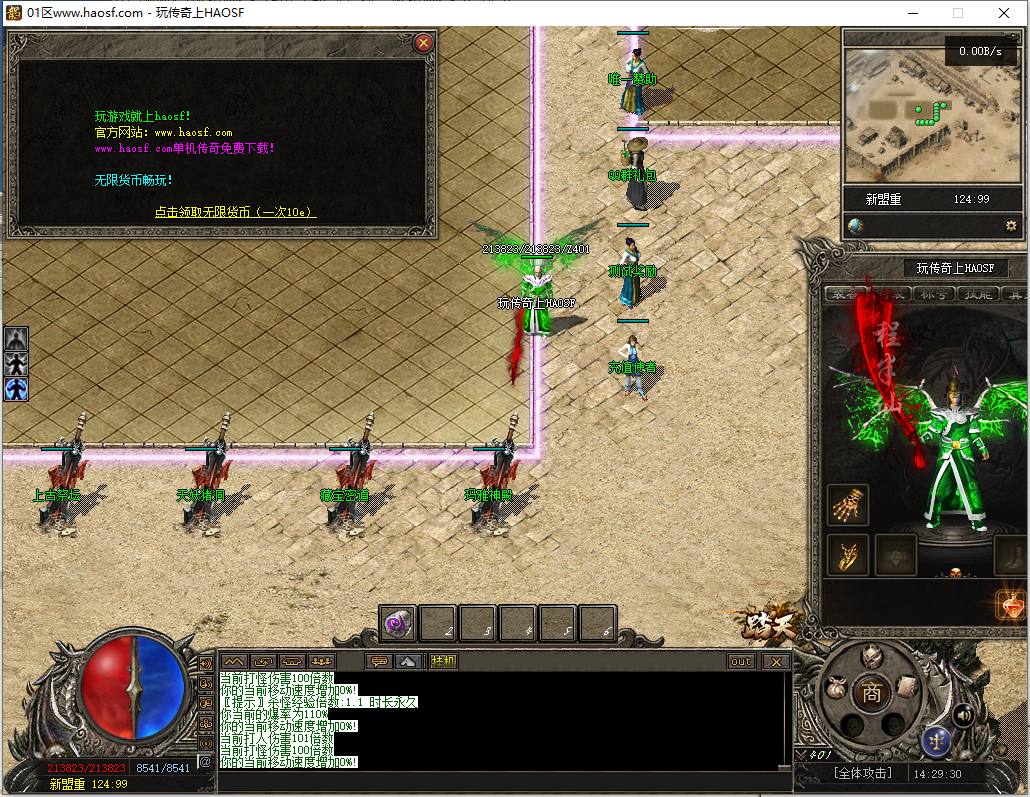The width and height of the screenshot is (1030, 797).
Task: Close the chat panel with its X button
Action: pyautogui.click(x=776, y=661)
